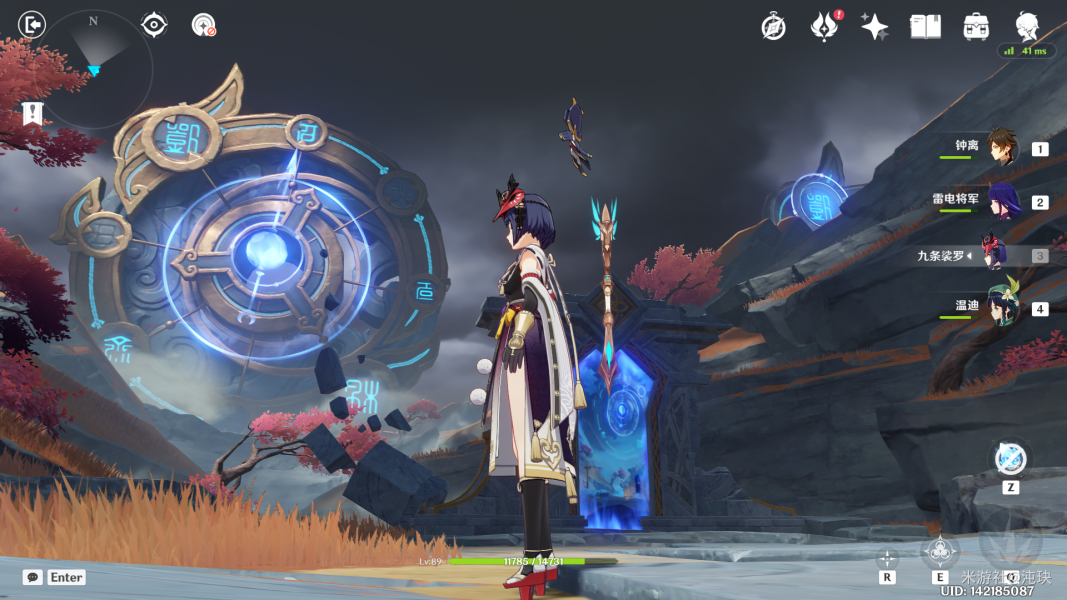
Task: Use the crossed-out blue gadget icon
Action: pos(1011,459)
